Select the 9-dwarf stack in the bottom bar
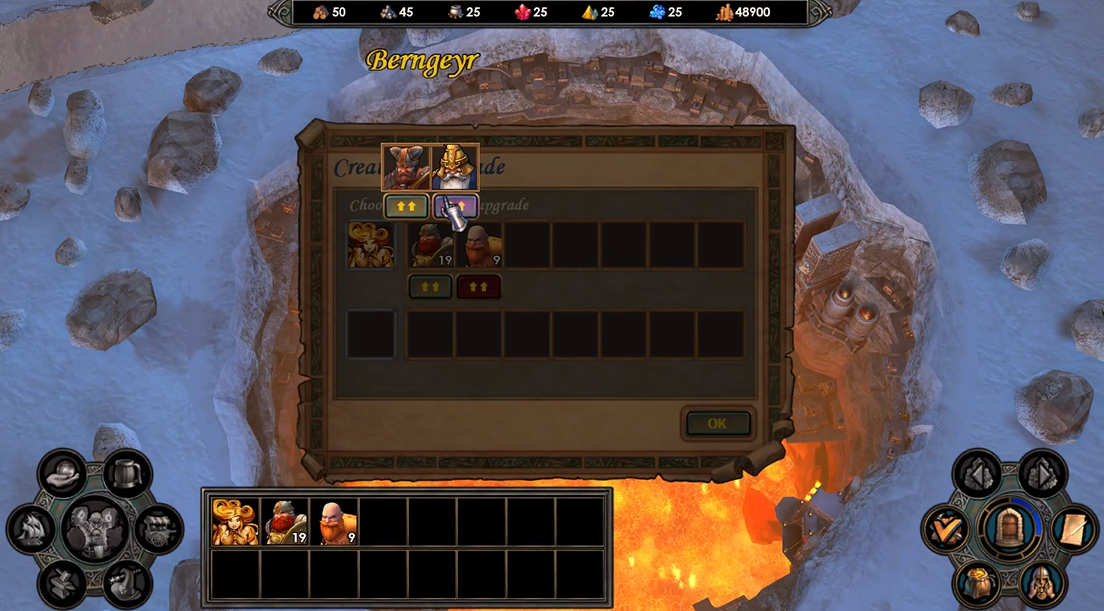Screen dimensions: 1104x611 coord(333,522)
